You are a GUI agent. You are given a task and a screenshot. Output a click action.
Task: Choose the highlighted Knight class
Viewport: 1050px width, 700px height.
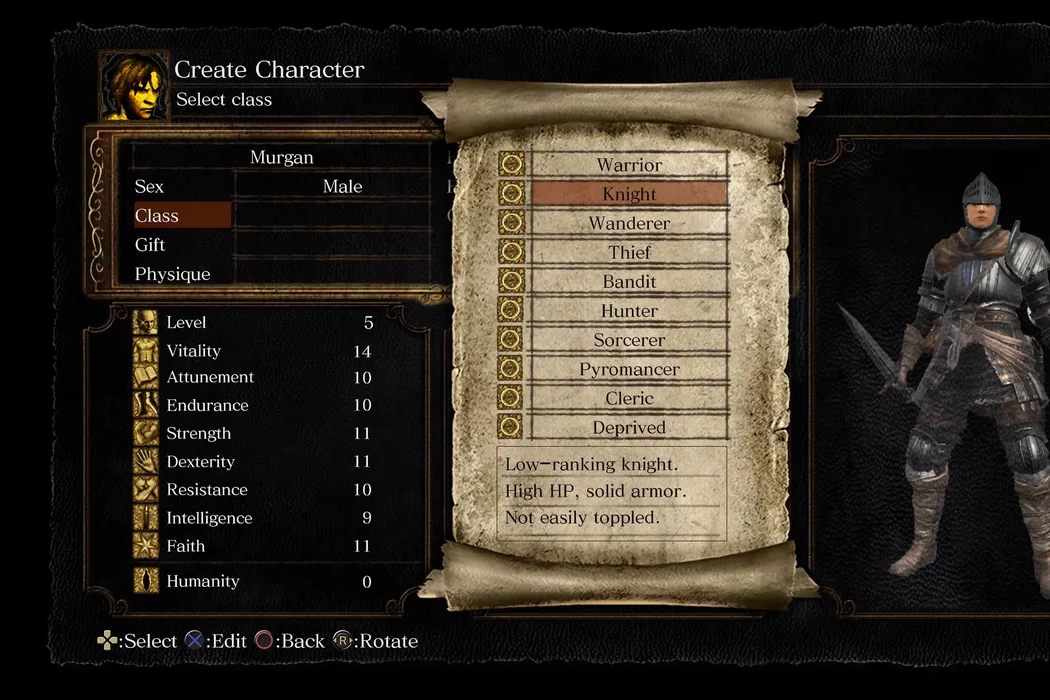[x=629, y=194]
